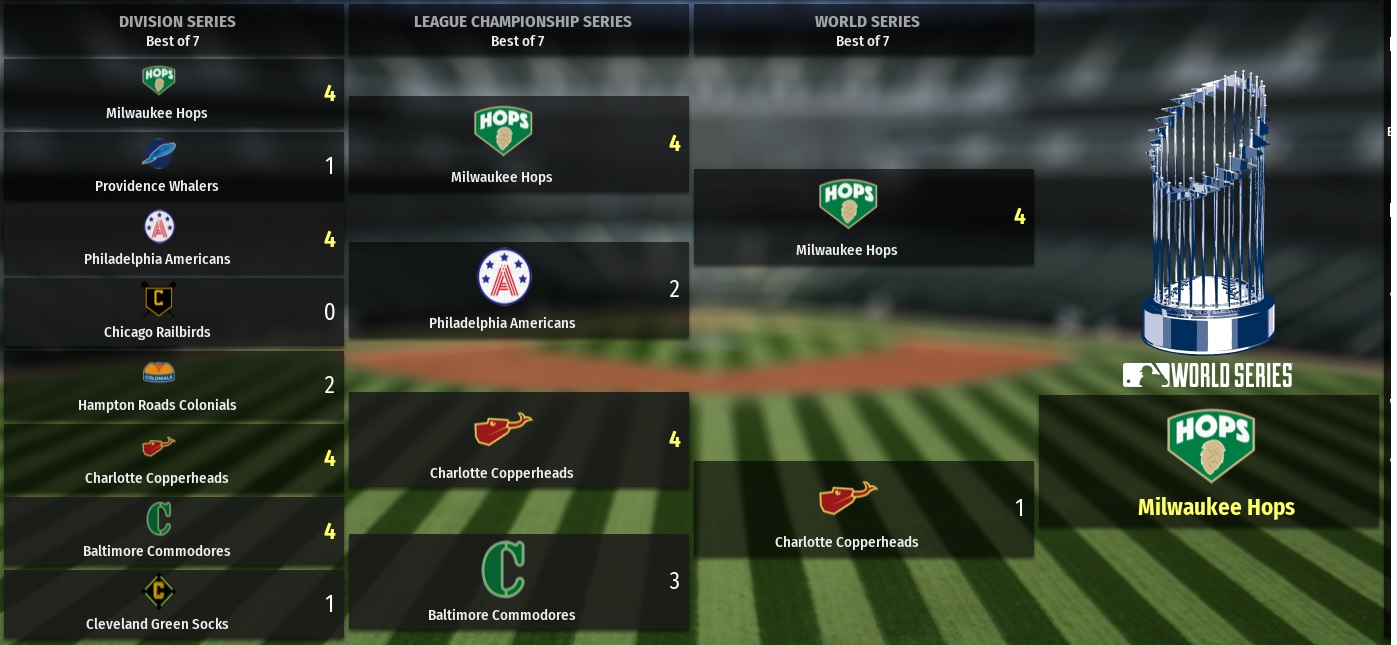Select Milwaukee Hops in League Championship Series

(x=518, y=145)
